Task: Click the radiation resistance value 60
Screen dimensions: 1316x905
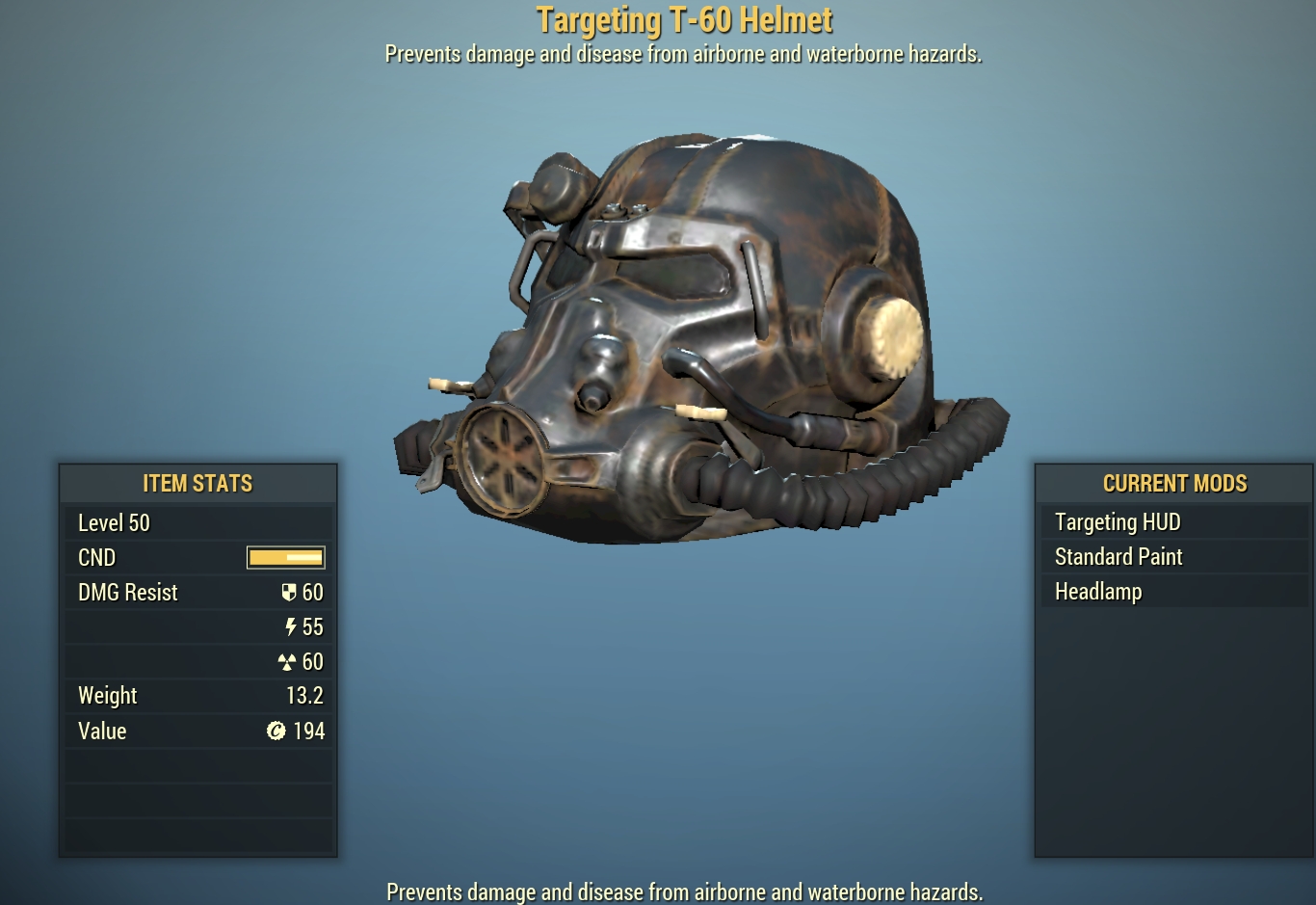Action: [313, 661]
